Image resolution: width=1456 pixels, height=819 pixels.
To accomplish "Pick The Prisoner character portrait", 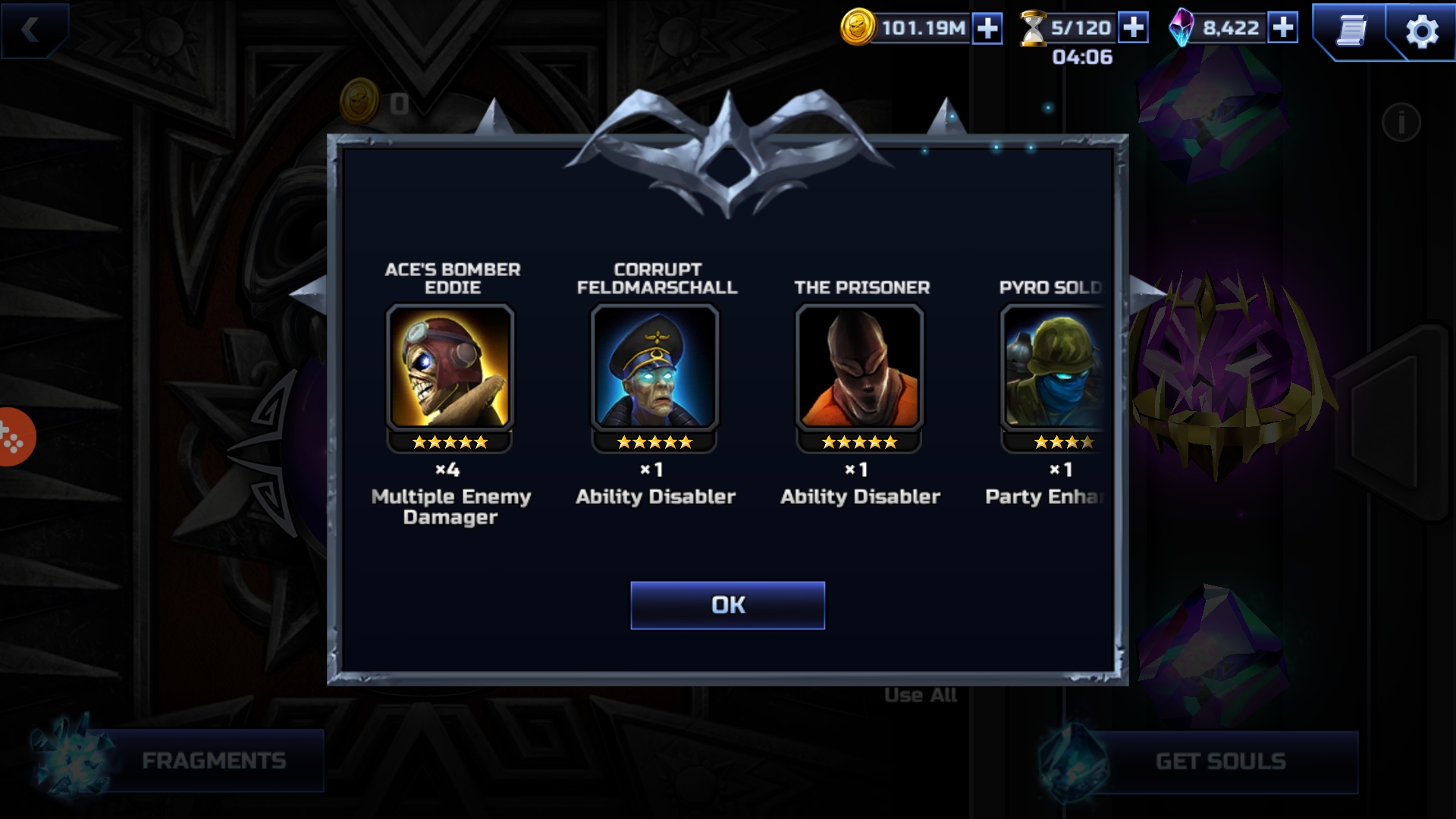I will pyautogui.click(x=859, y=367).
